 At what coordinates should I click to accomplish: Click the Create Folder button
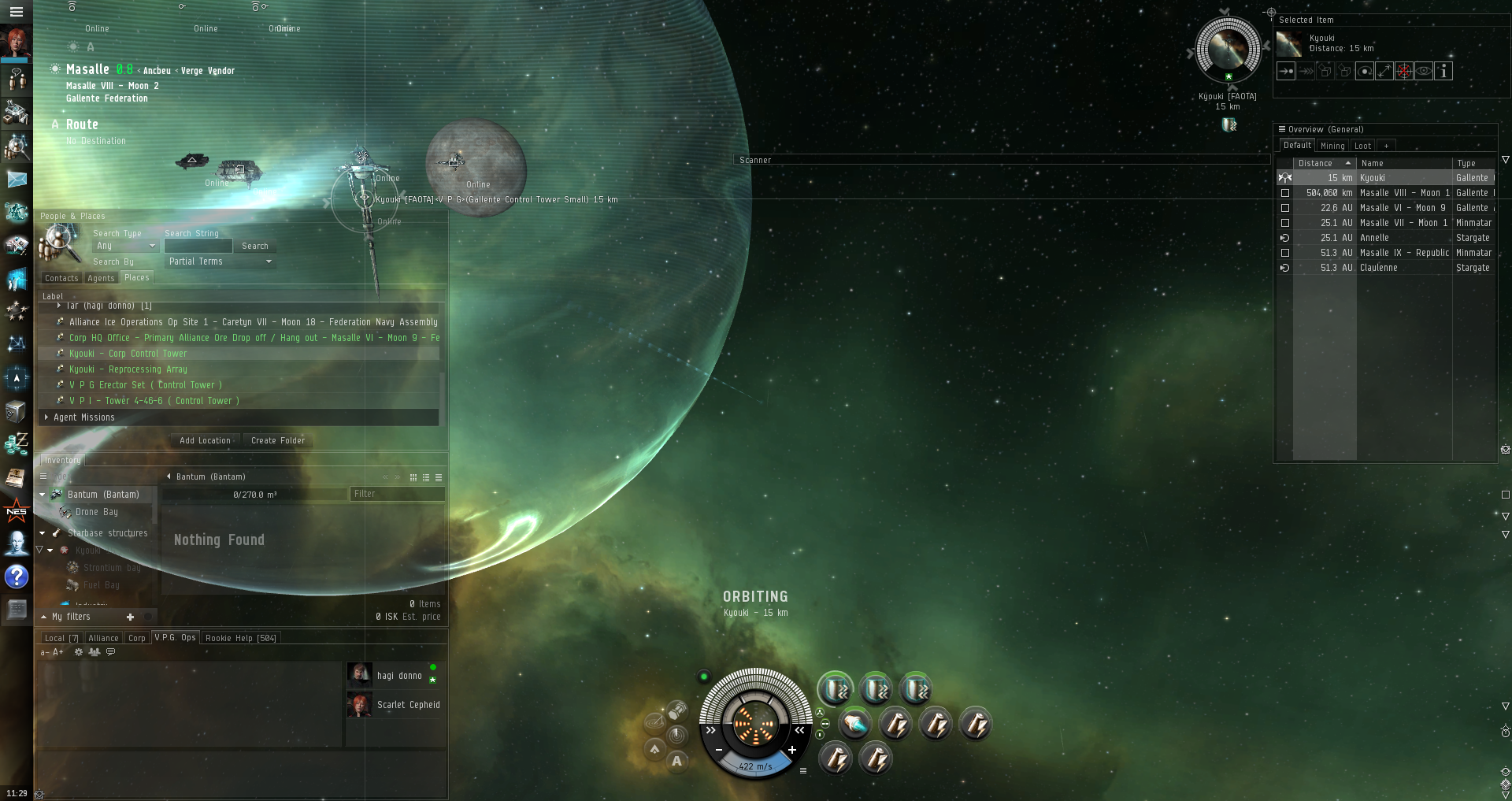[x=277, y=441]
